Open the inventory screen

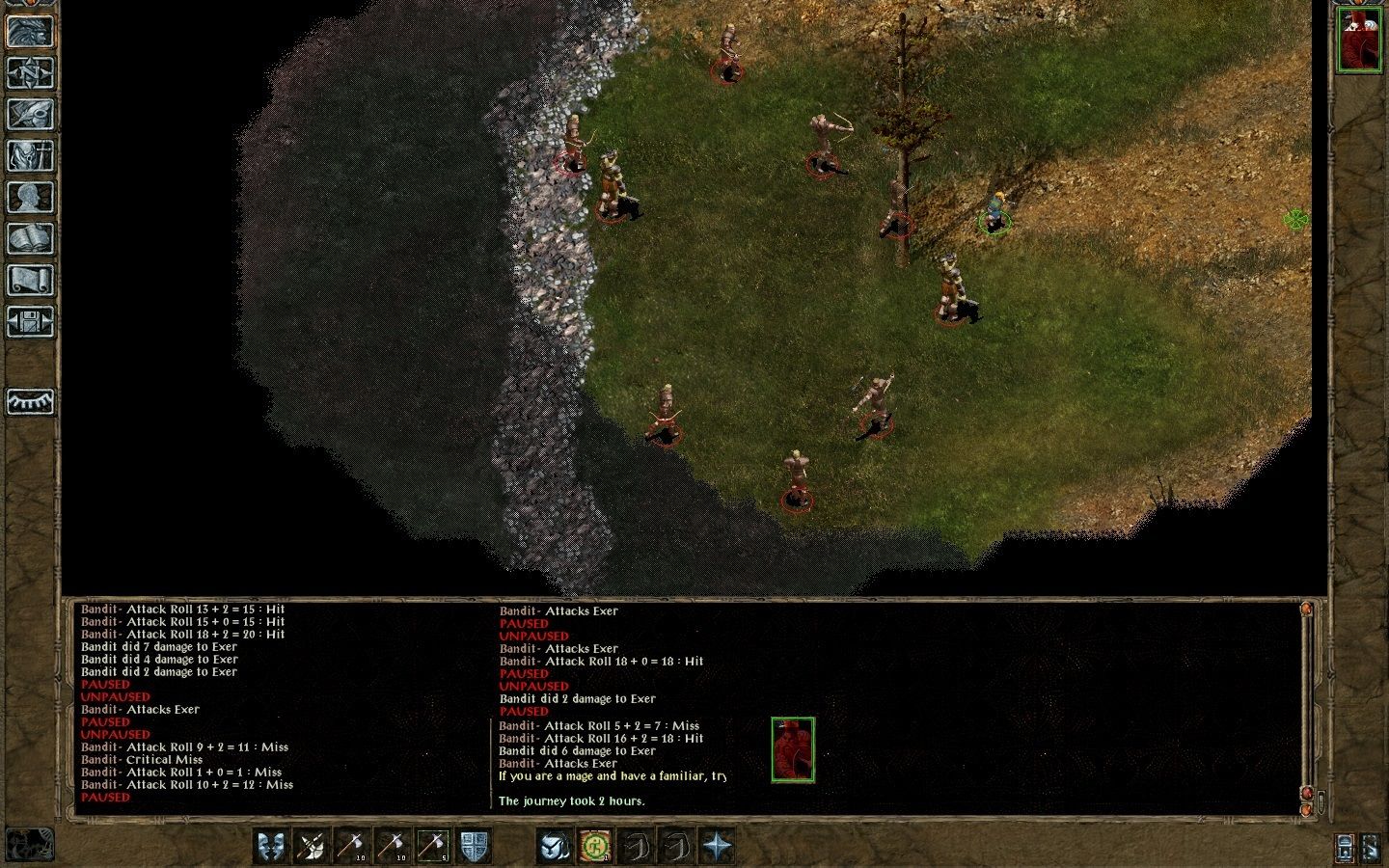click(29, 156)
